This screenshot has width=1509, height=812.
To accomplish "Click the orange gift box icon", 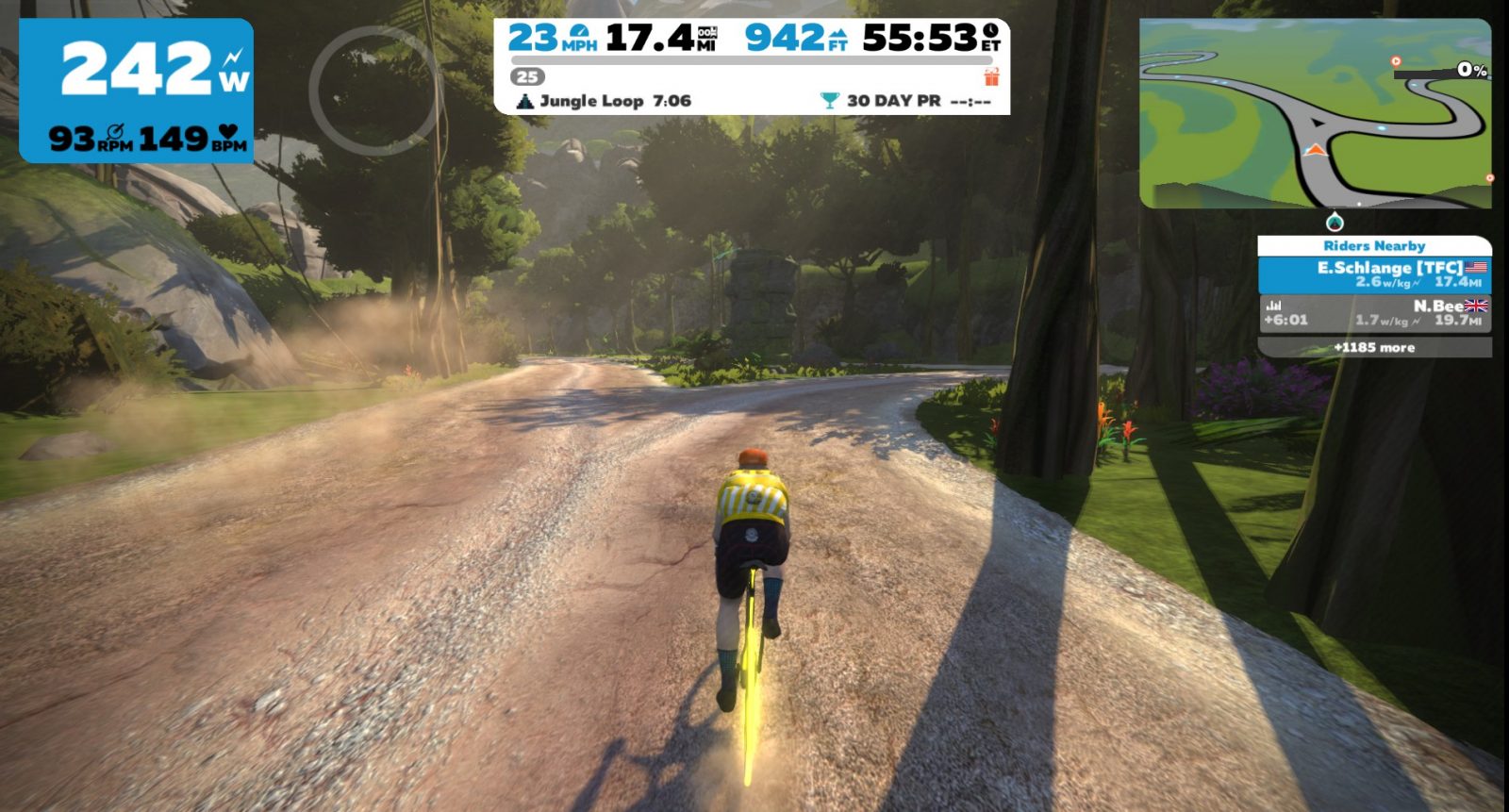I will 991,76.
